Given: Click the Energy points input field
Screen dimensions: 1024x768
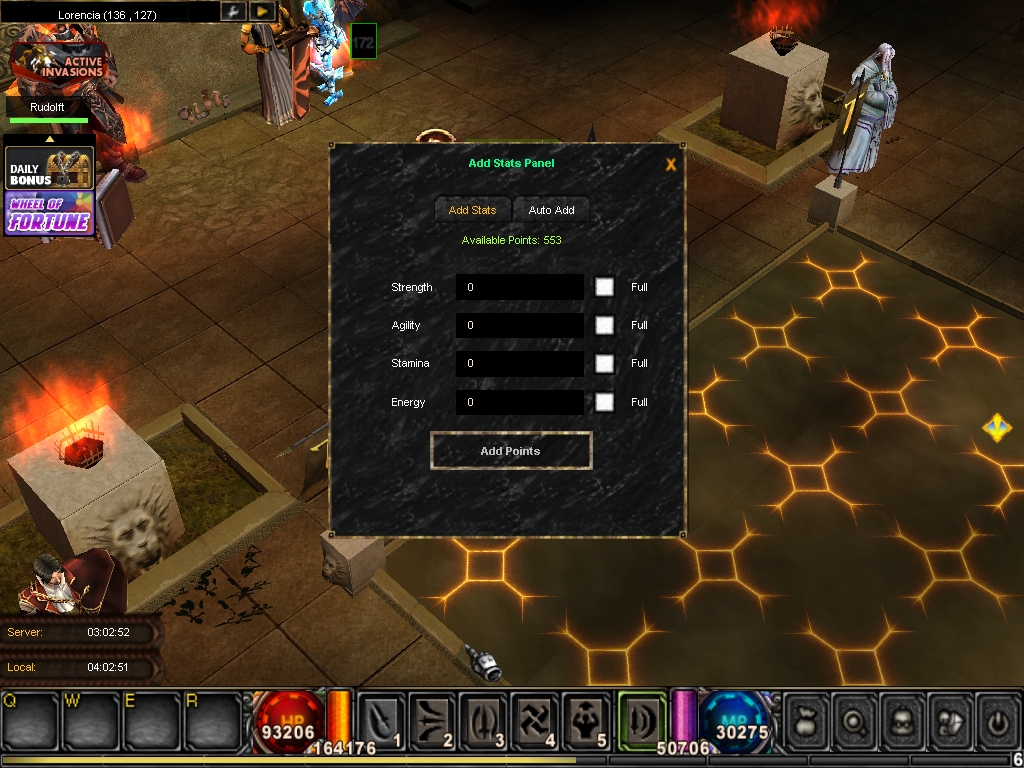Looking at the screenshot, I should point(520,402).
